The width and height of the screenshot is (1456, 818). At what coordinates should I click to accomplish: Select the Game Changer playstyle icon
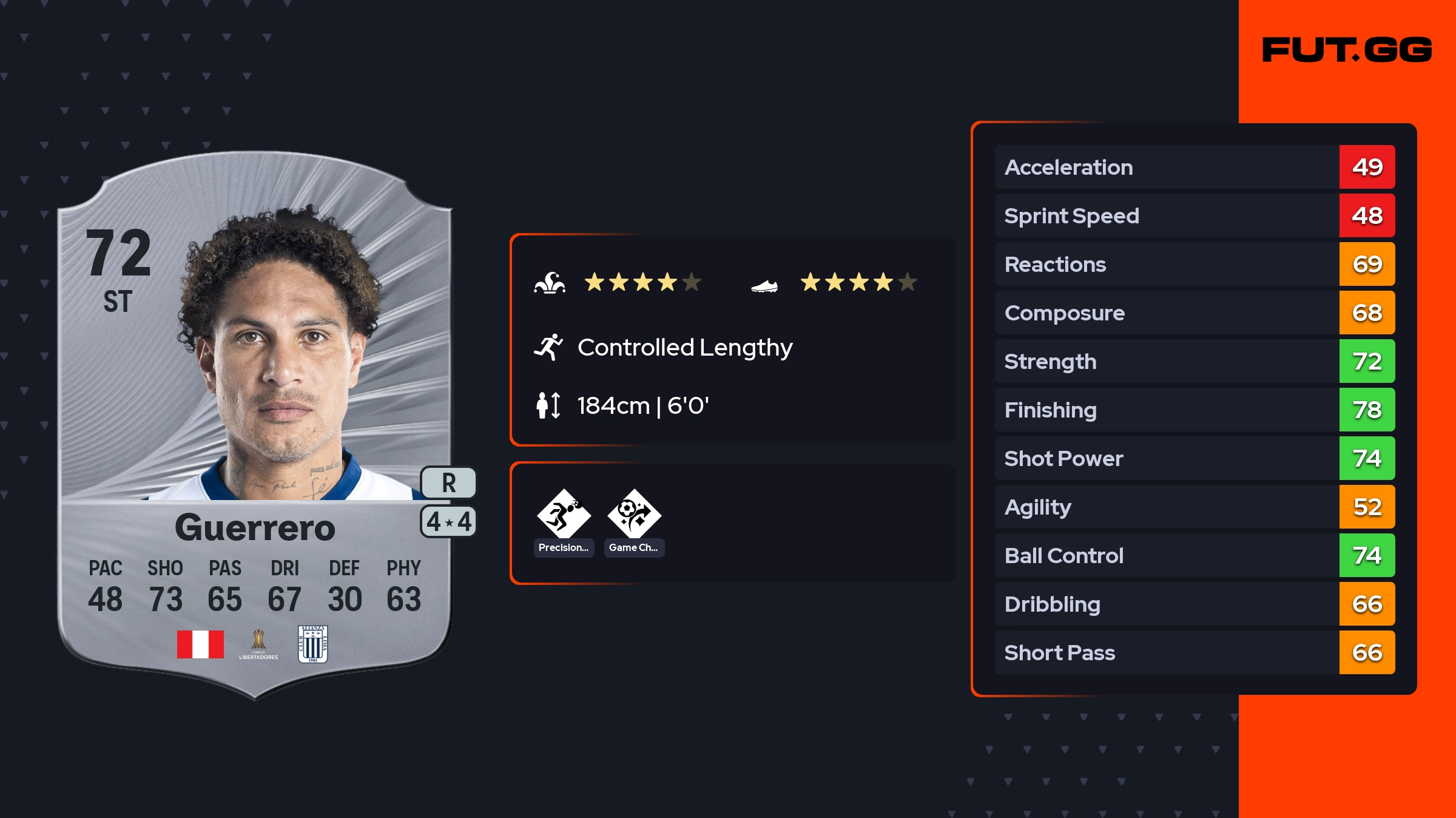point(634,515)
